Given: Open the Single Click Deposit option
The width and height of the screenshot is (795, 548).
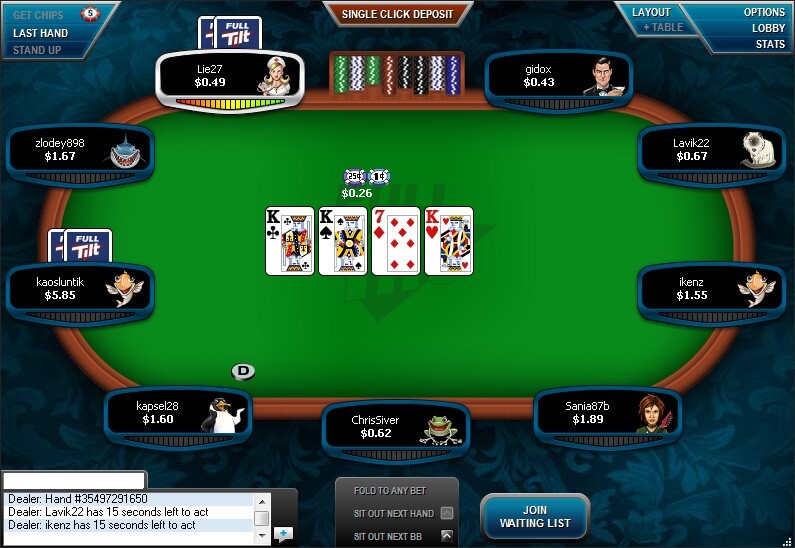Looking at the screenshot, I should (397, 14).
